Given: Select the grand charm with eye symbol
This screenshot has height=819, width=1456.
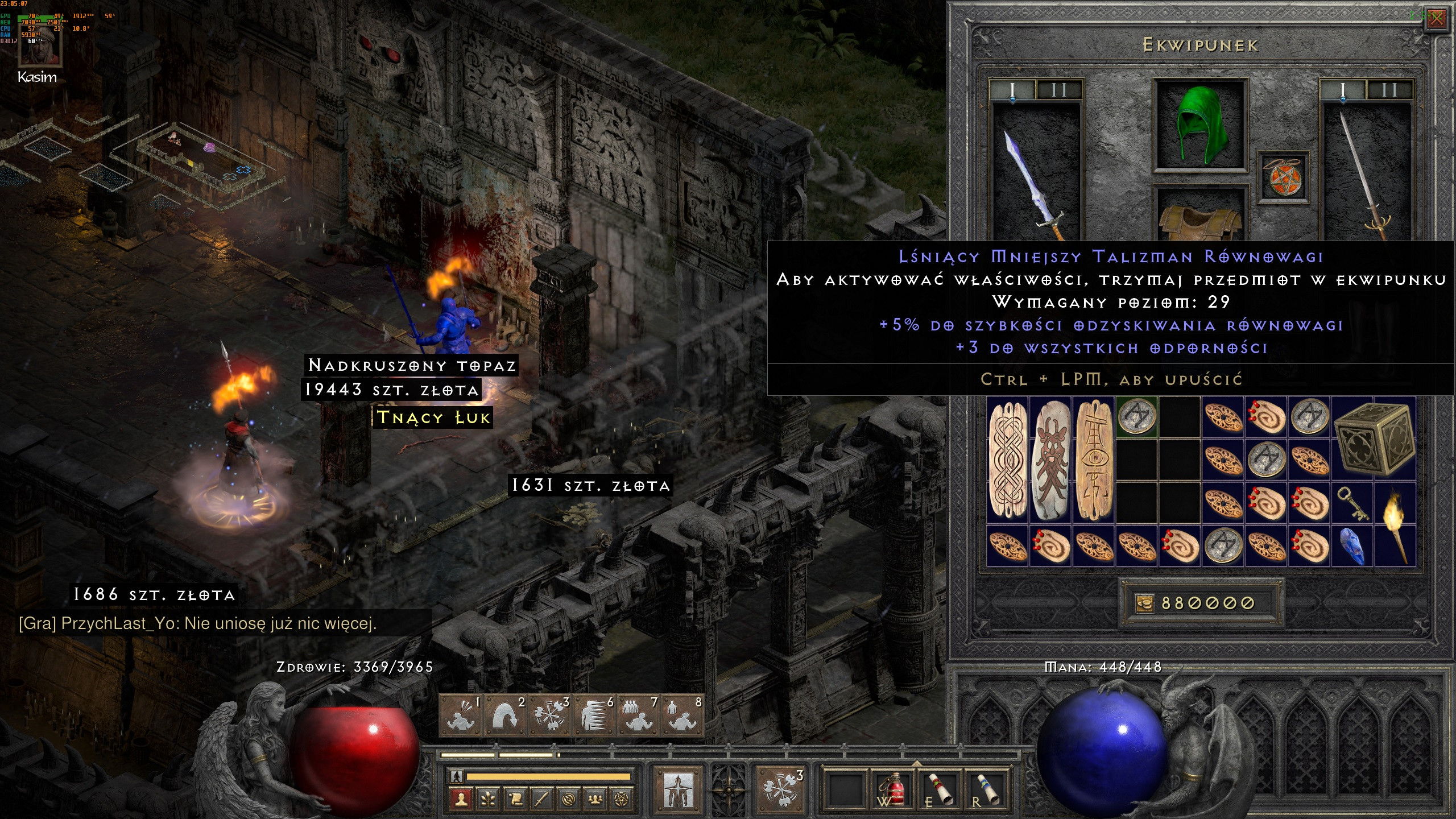Looking at the screenshot, I should tap(1094, 461).
